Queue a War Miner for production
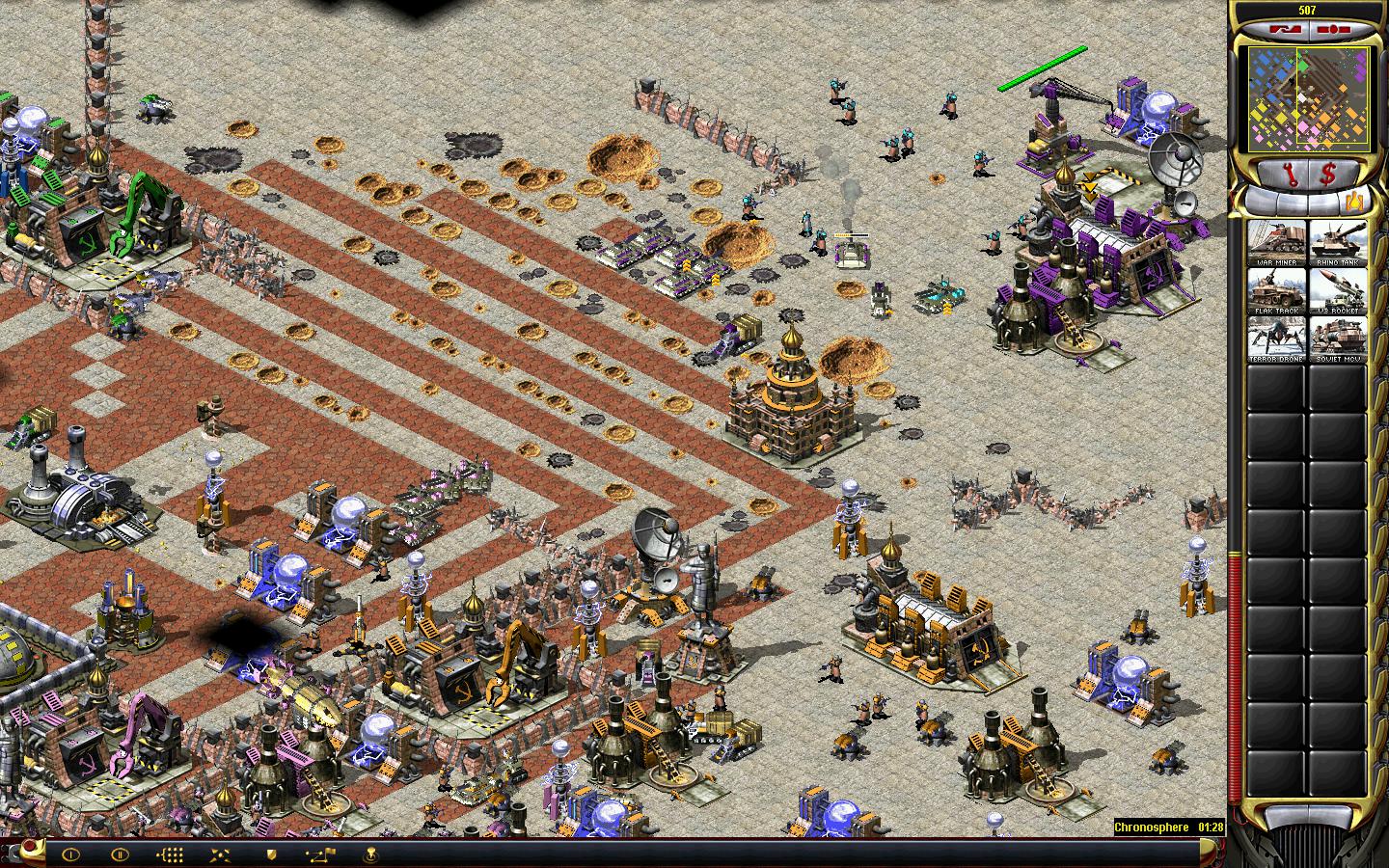 click(1276, 242)
